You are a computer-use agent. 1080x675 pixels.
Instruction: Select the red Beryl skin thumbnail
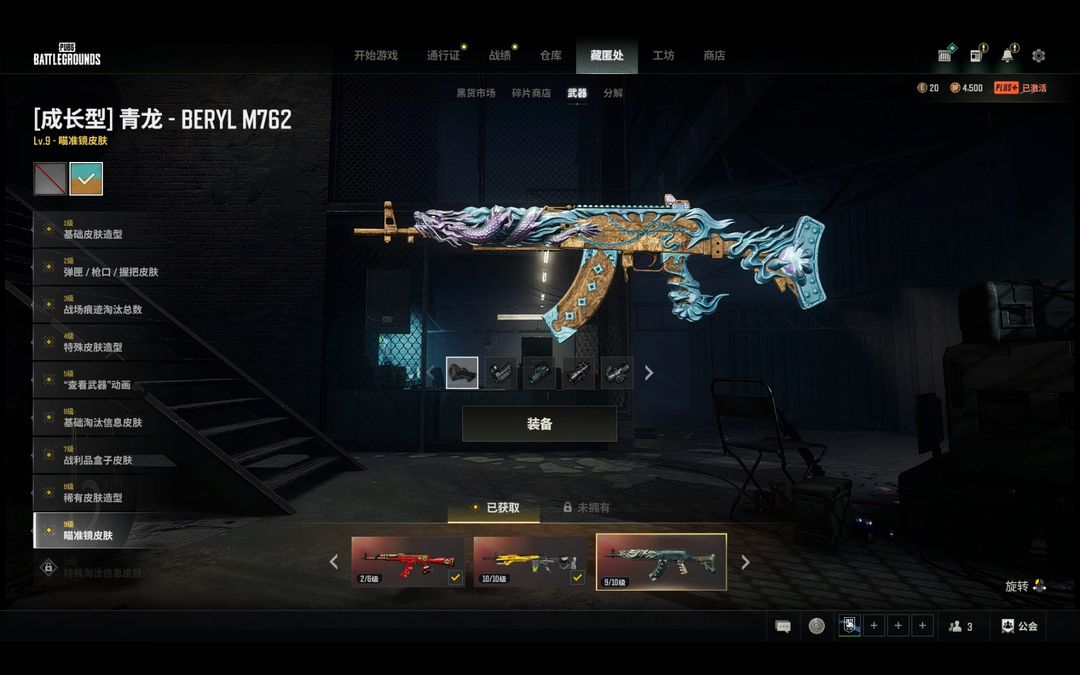(x=407, y=561)
